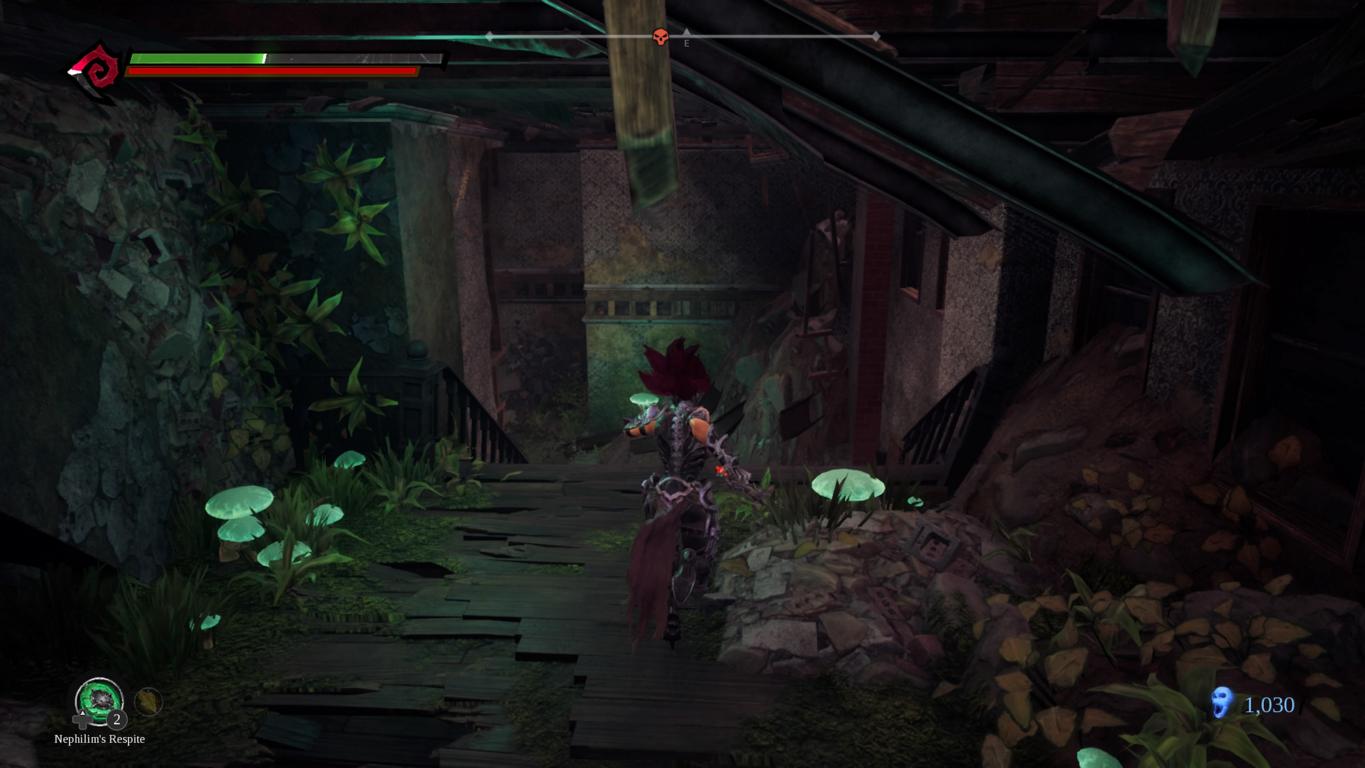Click the red skull marker on the compass
The height and width of the screenshot is (768, 1365).
pos(660,38)
